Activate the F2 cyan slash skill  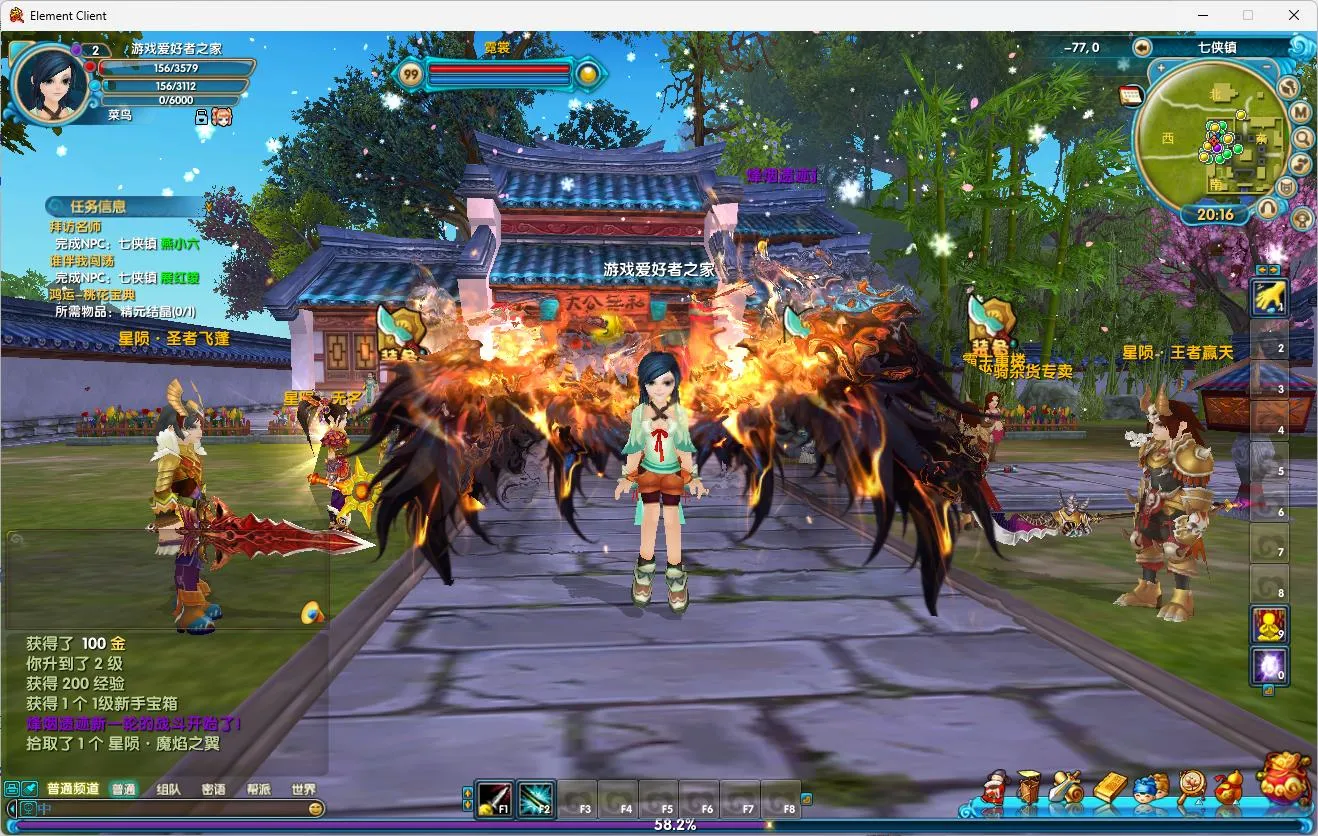pos(536,799)
